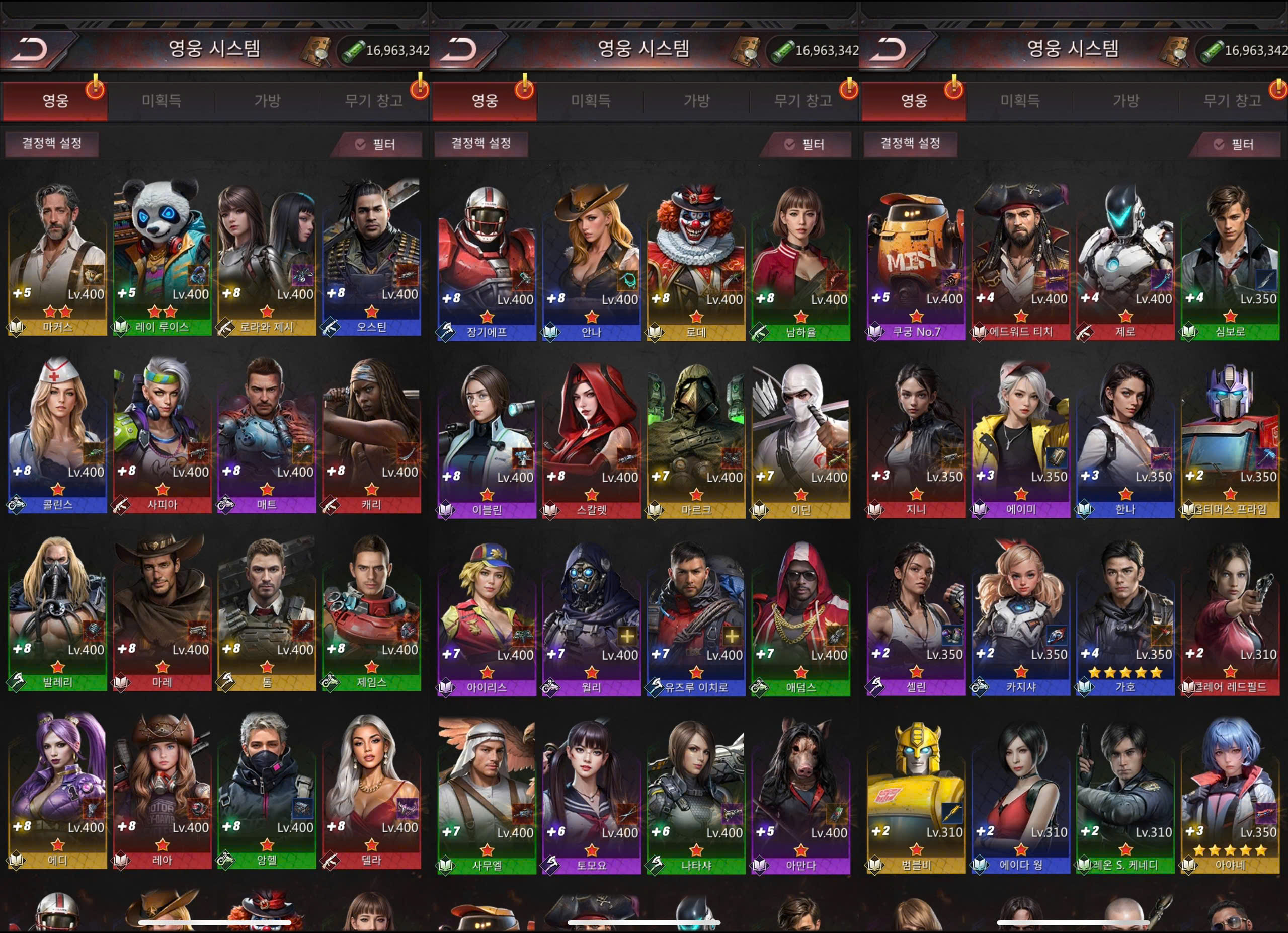Open blue-haired hero 아야네
Screen dimensions: 1288x933
coord(1230,796)
